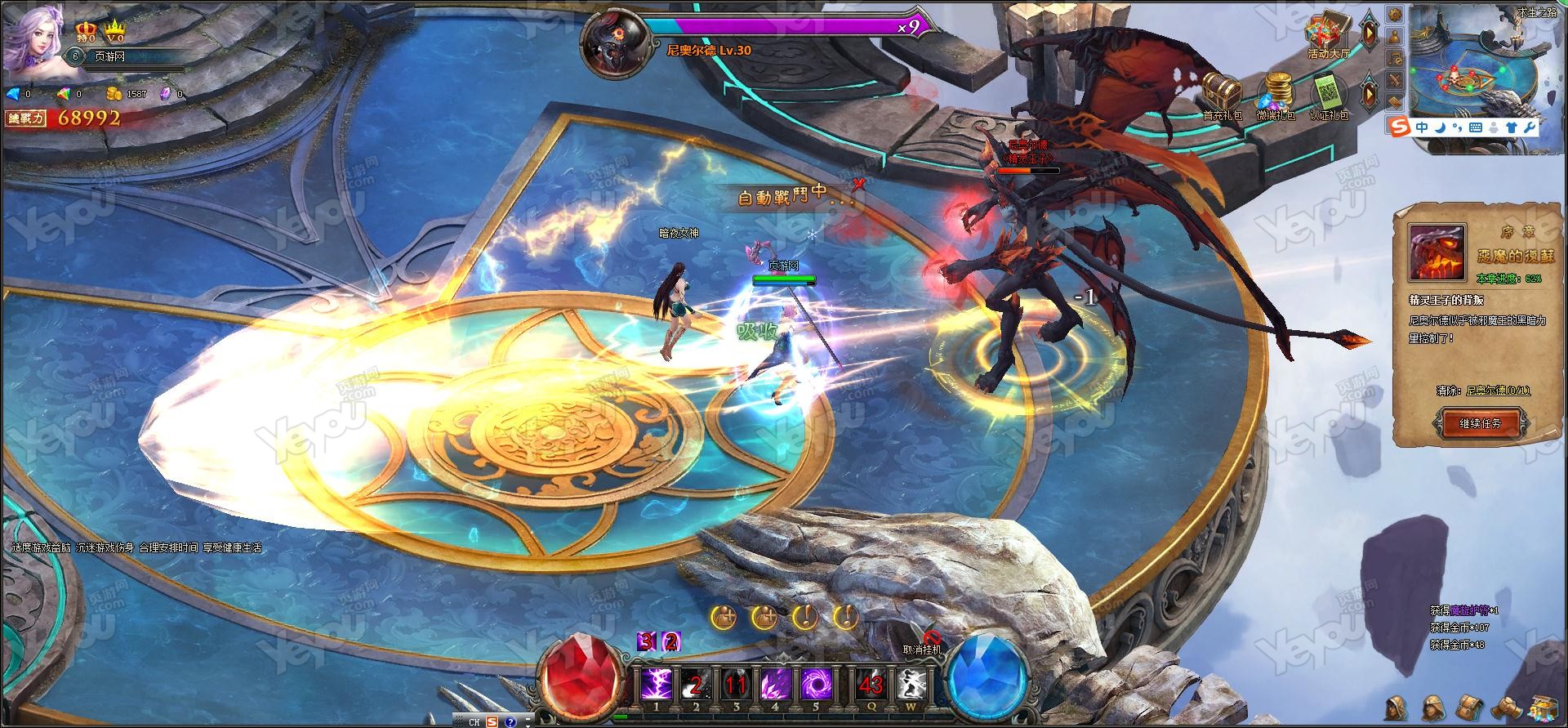Click the 继续任务 continue quest button
Image resolution: width=1568 pixels, height=728 pixels.
click(1479, 423)
